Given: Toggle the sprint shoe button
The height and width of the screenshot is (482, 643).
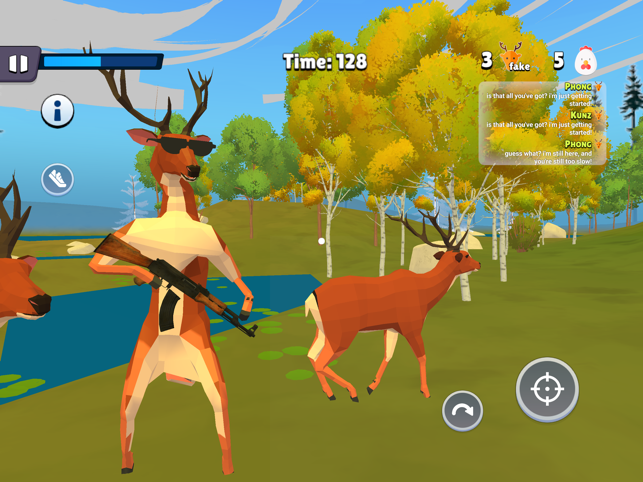Looking at the screenshot, I should point(57,179).
